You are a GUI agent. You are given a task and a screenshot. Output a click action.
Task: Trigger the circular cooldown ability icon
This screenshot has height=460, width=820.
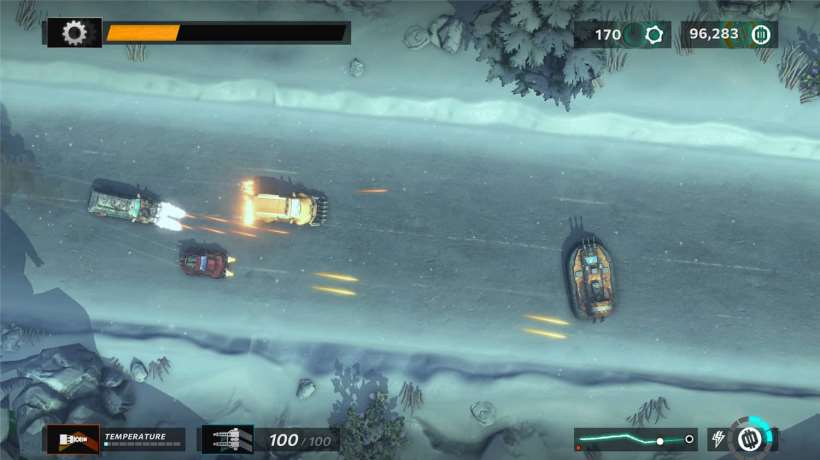[x=751, y=438]
